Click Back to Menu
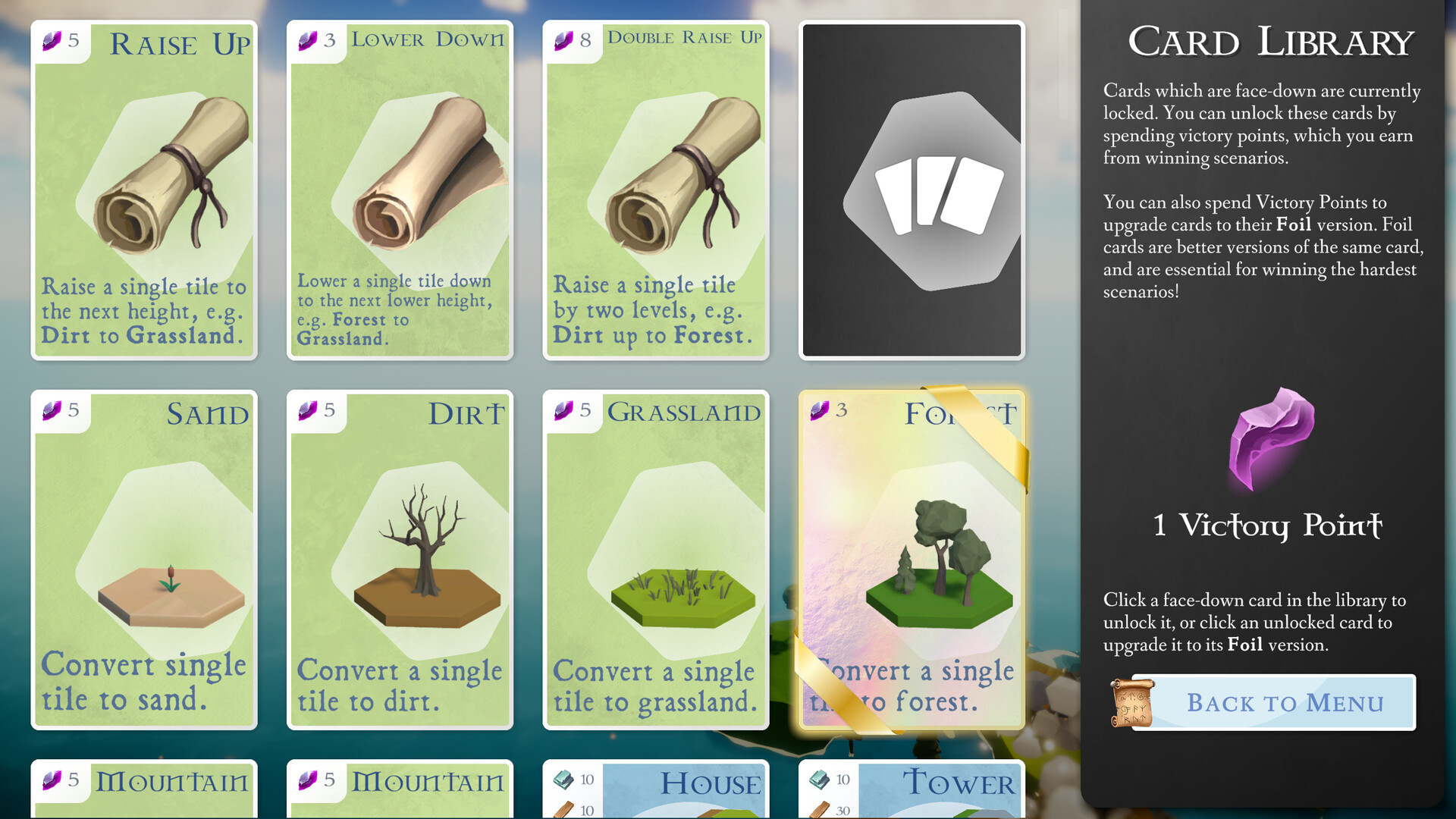Viewport: 1456px width, 819px height. 1283,702
